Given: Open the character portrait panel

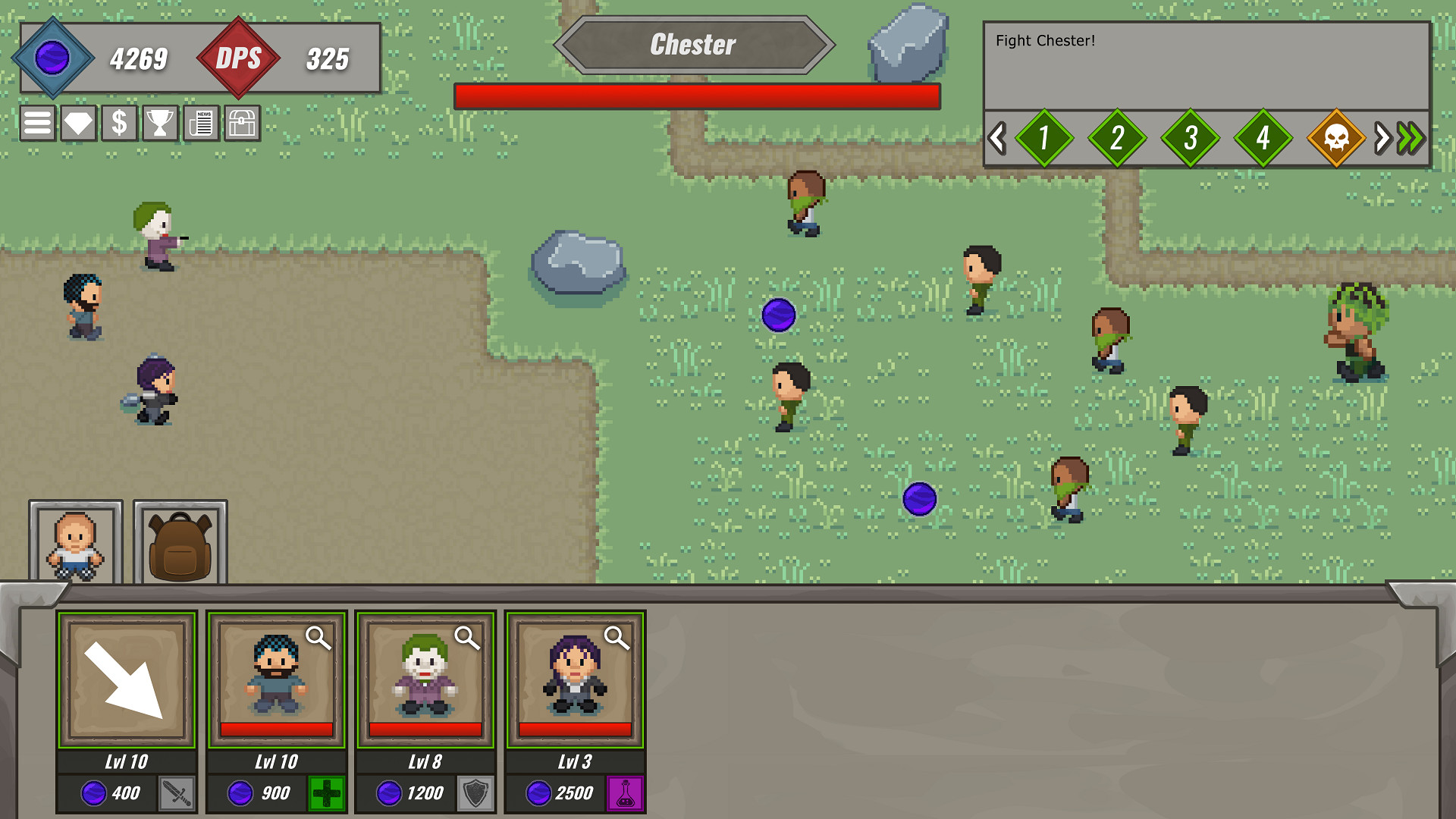Looking at the screenshot, I should [76, 542].
